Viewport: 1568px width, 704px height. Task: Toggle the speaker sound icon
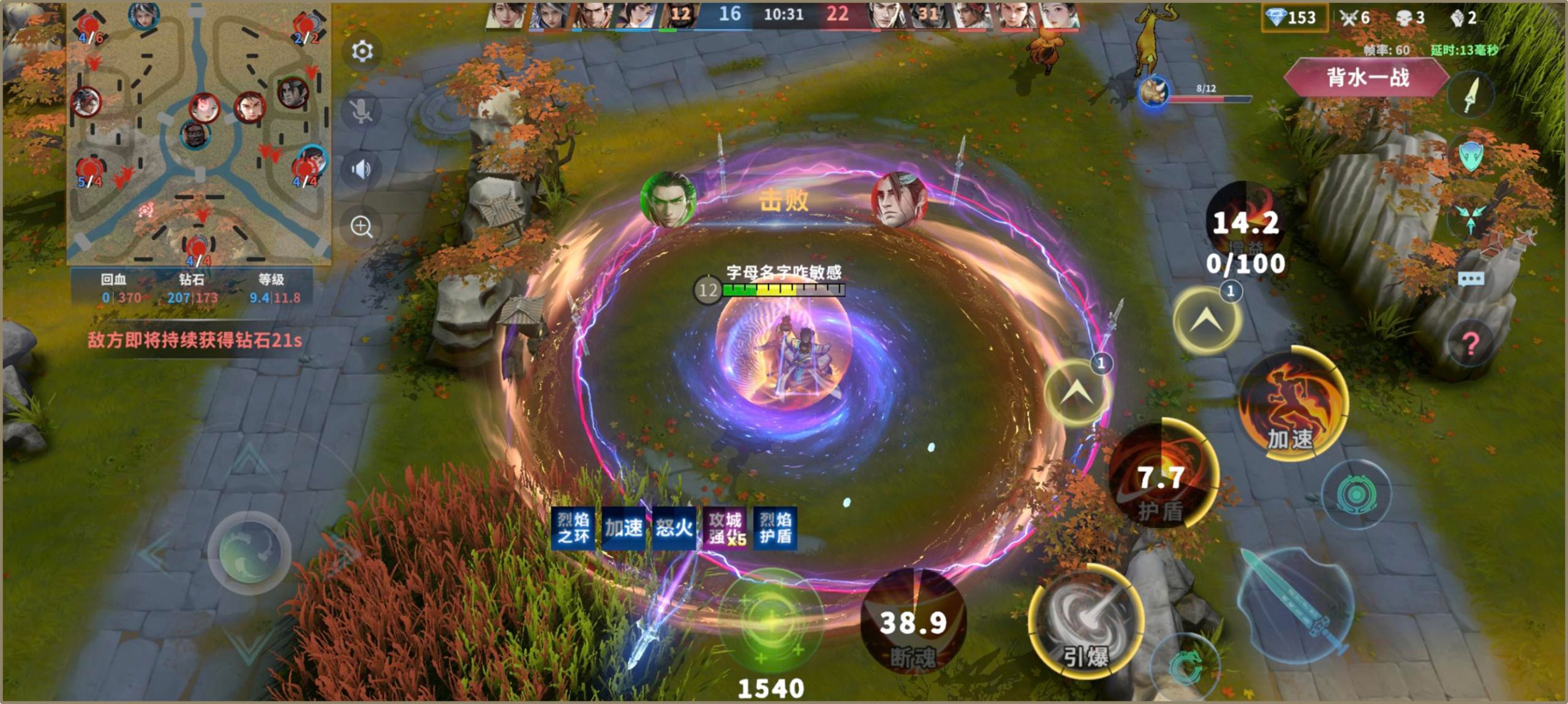coord(361,169)
